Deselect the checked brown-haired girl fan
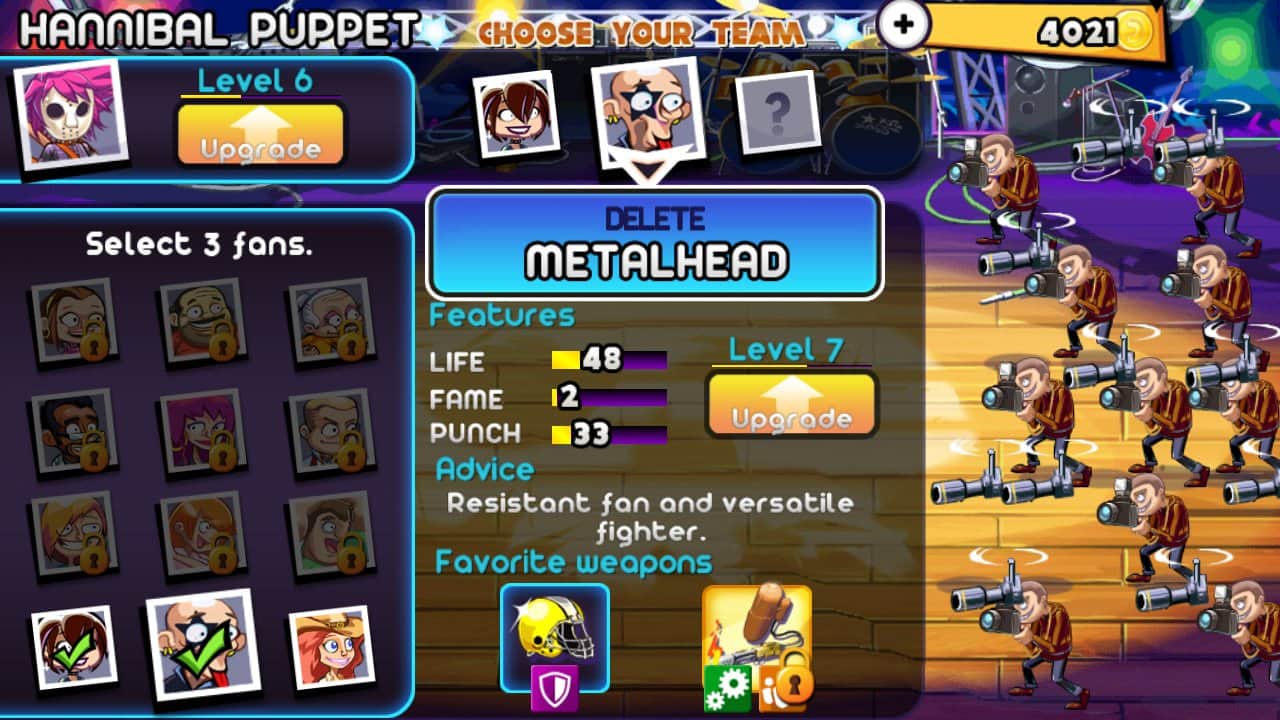Image resolution: width=1280 pixels, height=720 pixels. 72,648
